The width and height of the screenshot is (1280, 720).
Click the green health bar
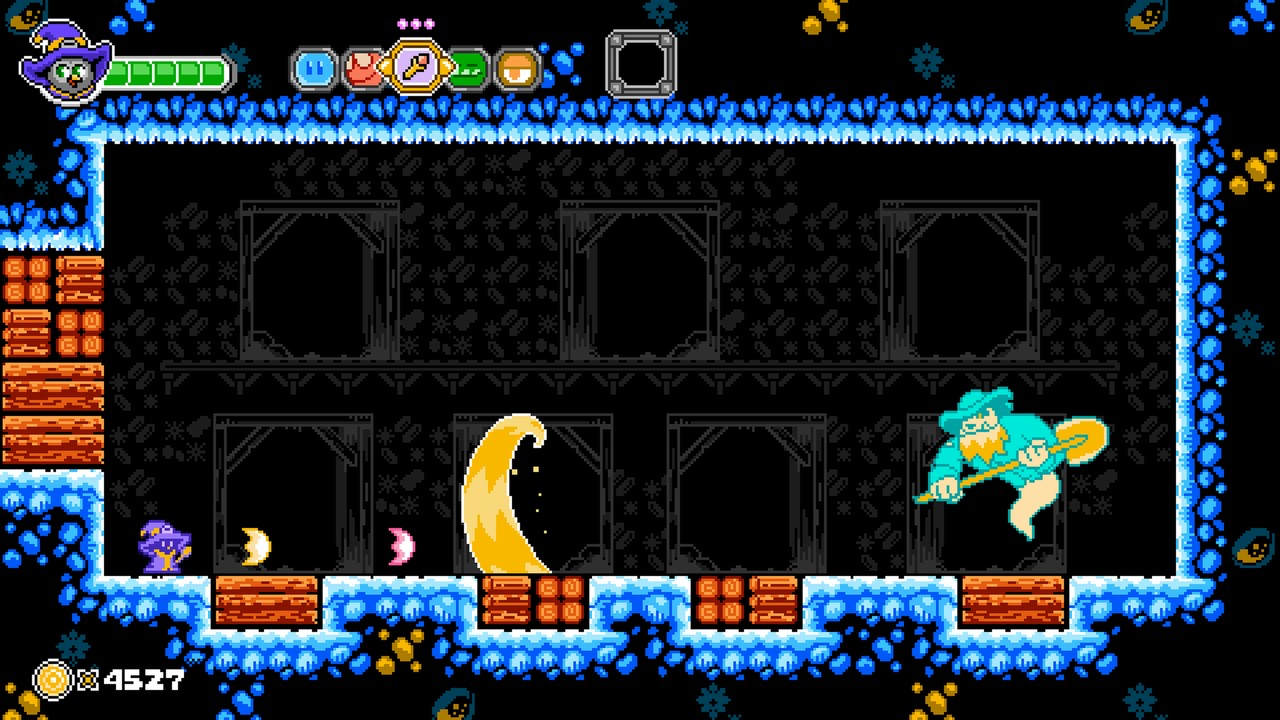[x=165, y=72]
